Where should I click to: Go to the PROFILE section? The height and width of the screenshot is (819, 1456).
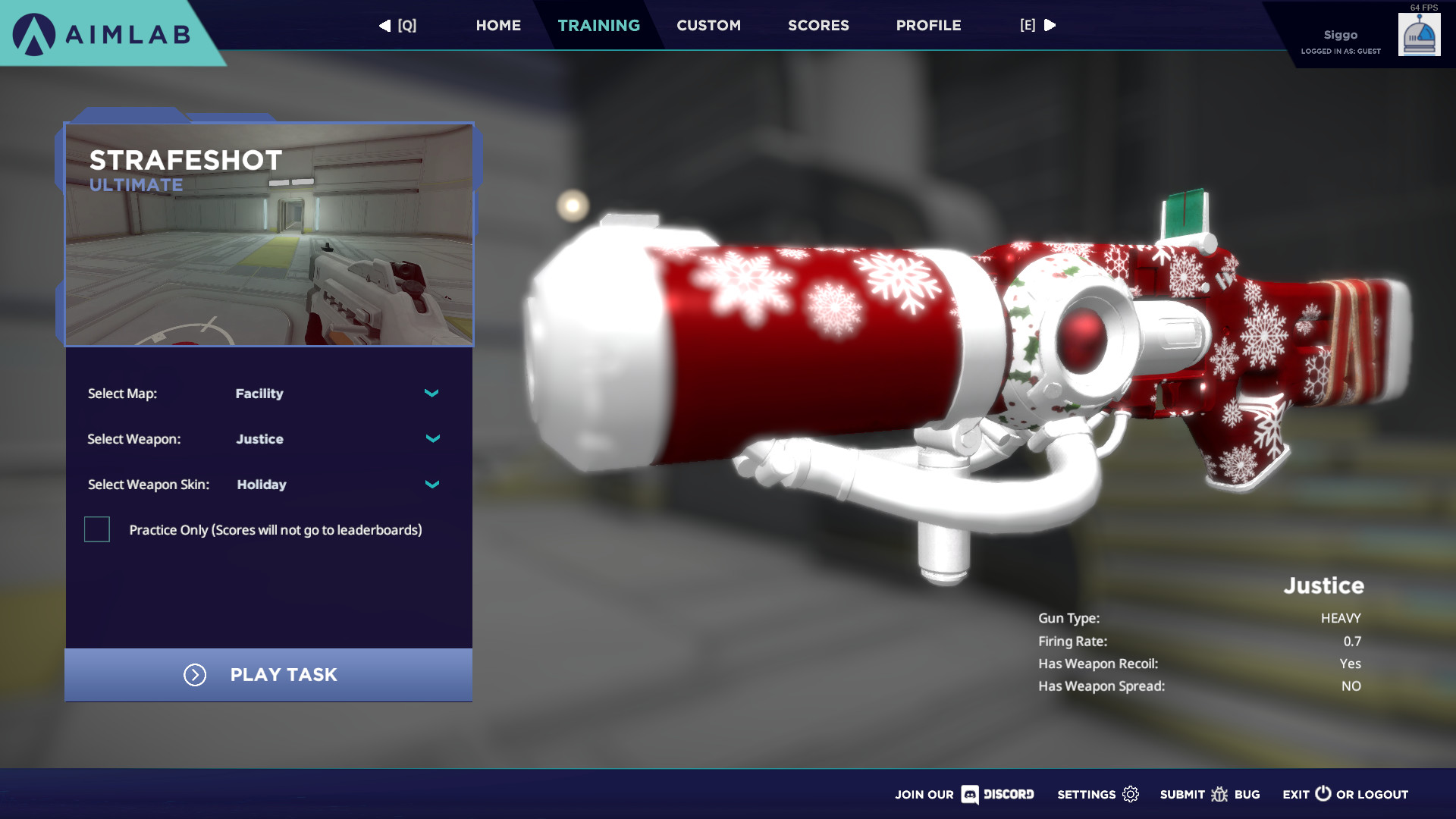pos(928,25)
